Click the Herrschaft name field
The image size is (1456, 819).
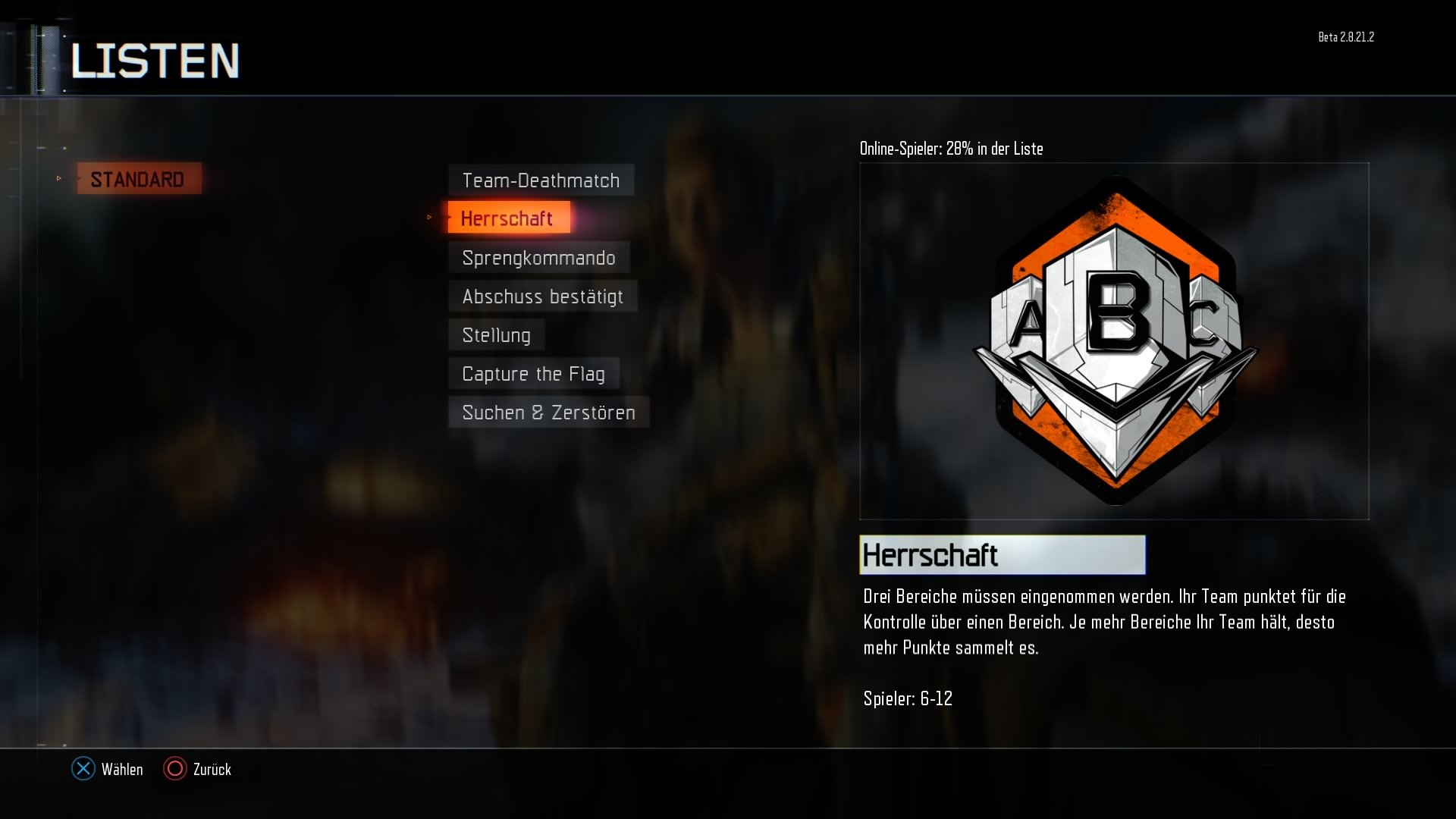[x=1003, y=554]
